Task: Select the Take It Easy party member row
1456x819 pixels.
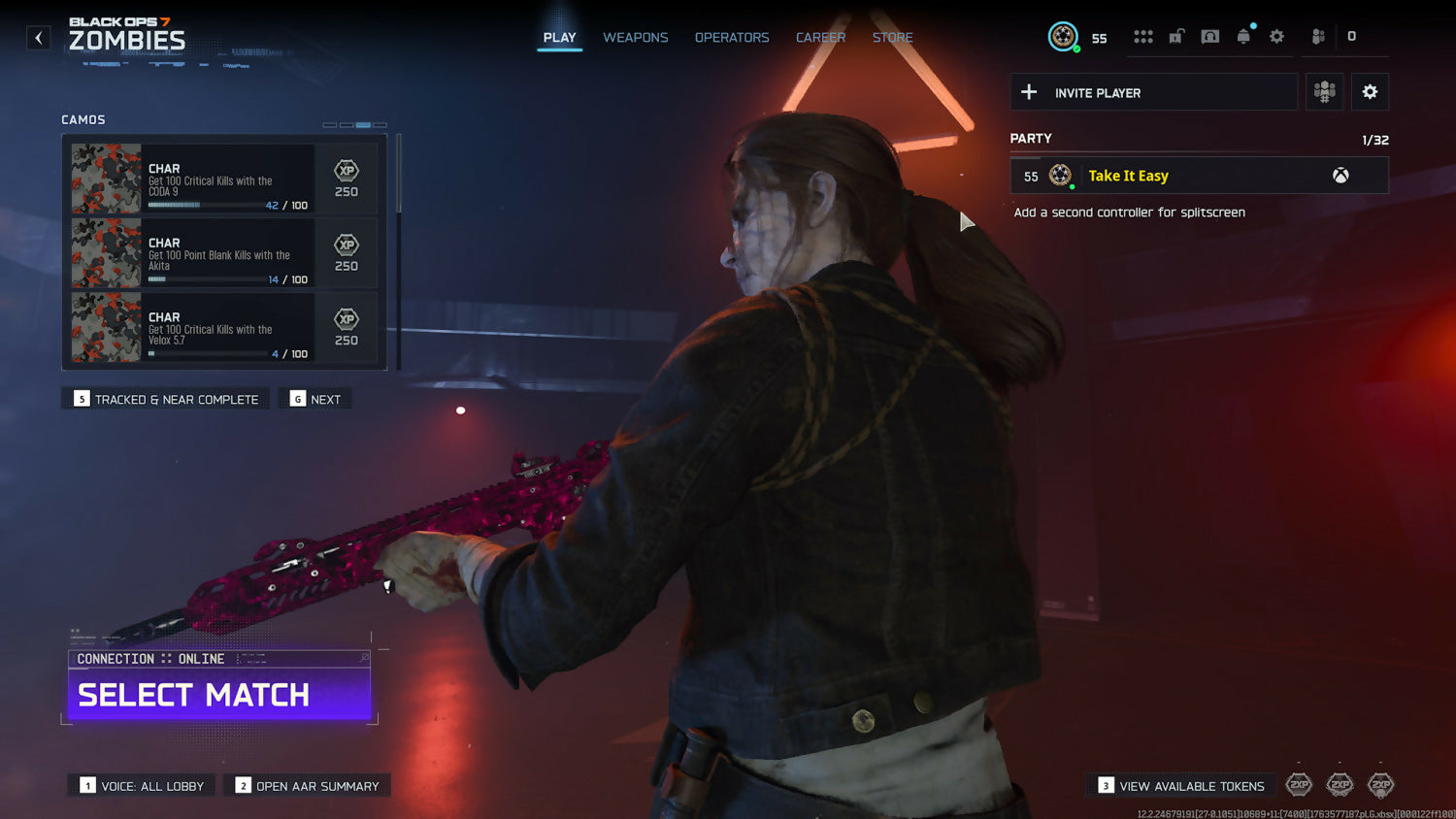Action: (1199, 176)
